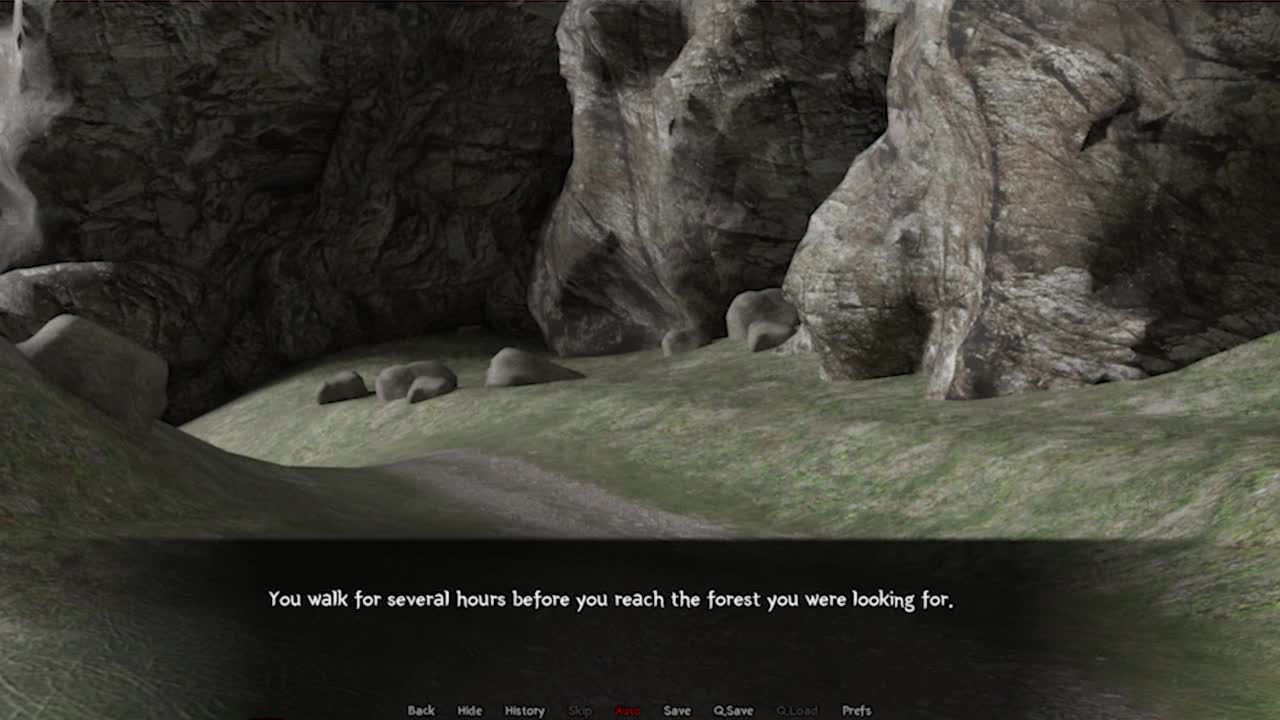Click the Q.Save quick save button

point(733,710)
